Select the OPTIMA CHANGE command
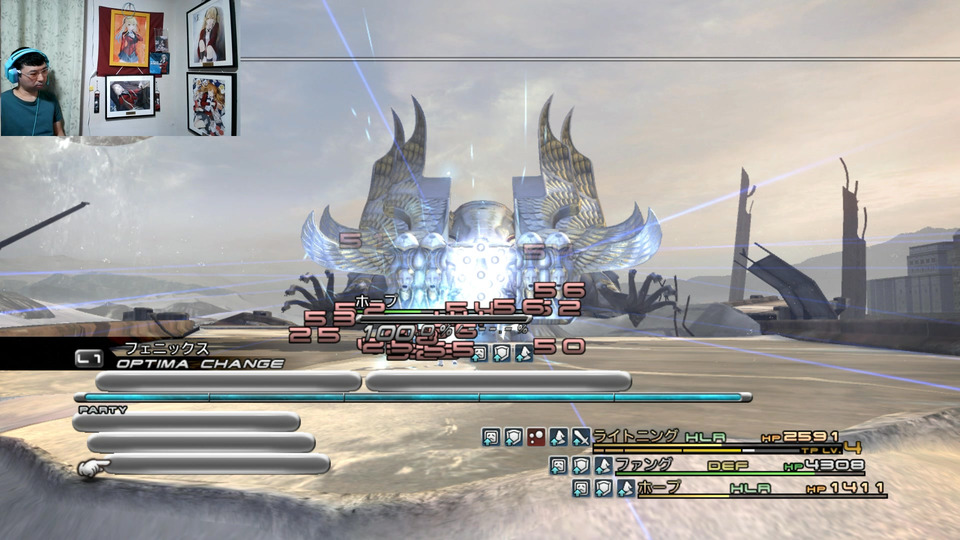Image resolution: width=960 pixels, height=540 pixels. (x=198, y=364)
